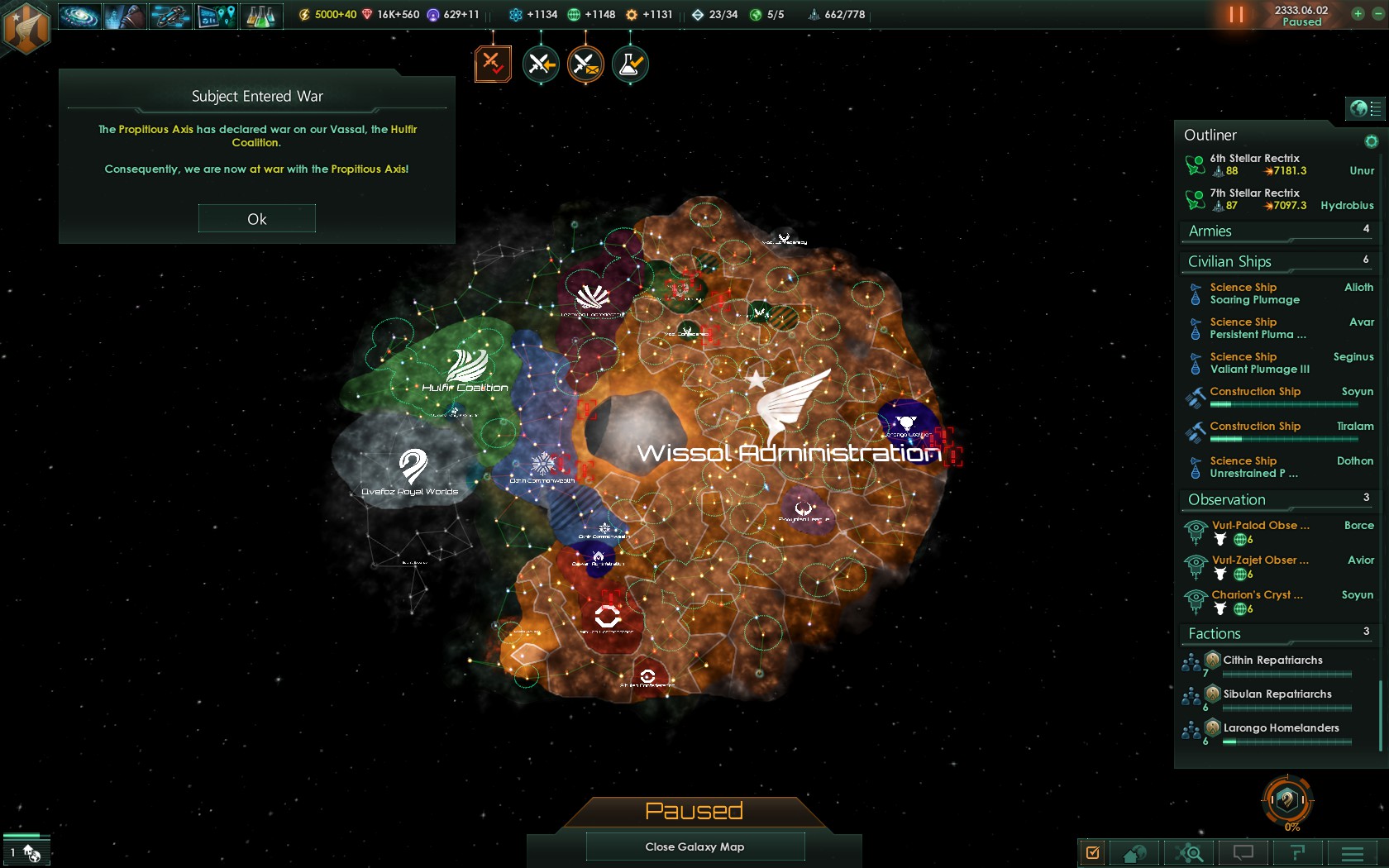
Task: Open the galaxy spiral contacts tab
Action: click(79, 16)
